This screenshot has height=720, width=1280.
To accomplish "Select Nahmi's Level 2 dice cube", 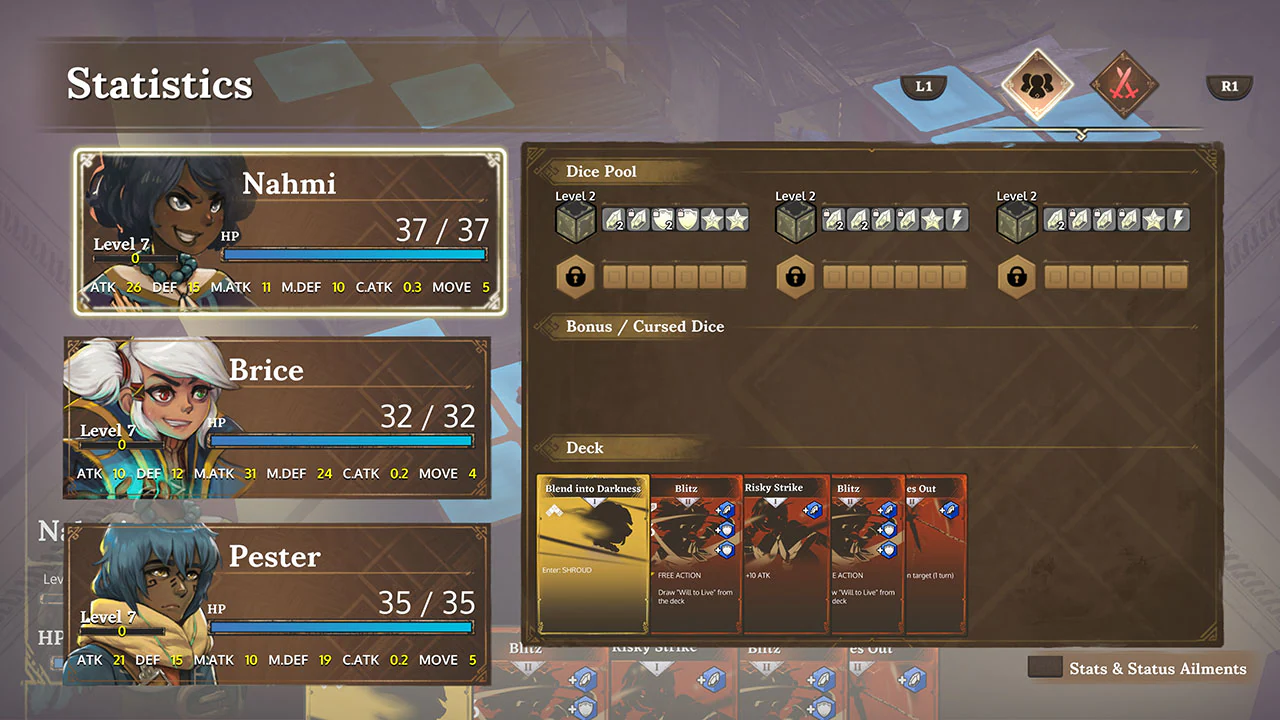I will (x=575, y=221).
